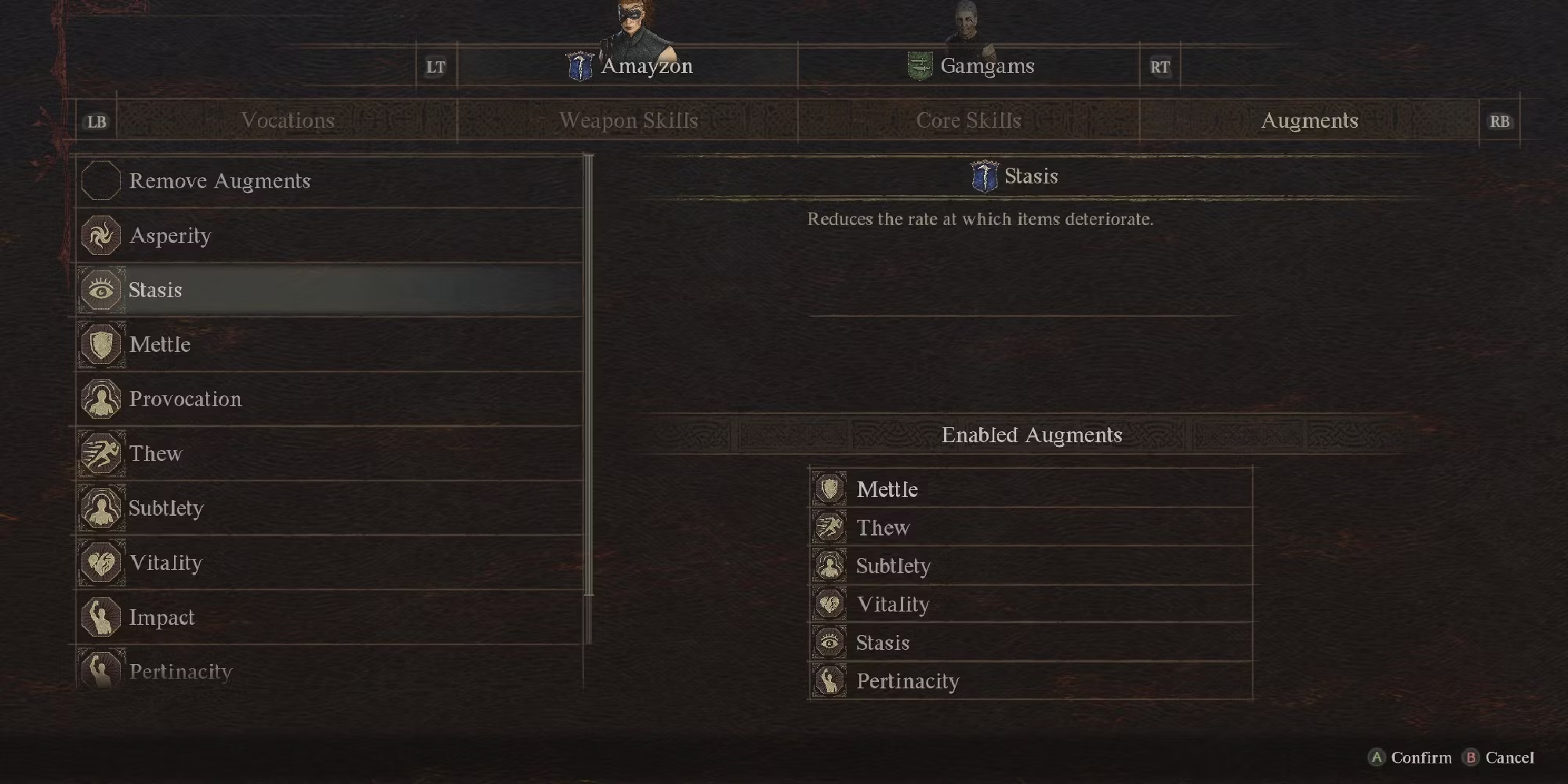Select the Provocation augment row

(x=329, y=399)
